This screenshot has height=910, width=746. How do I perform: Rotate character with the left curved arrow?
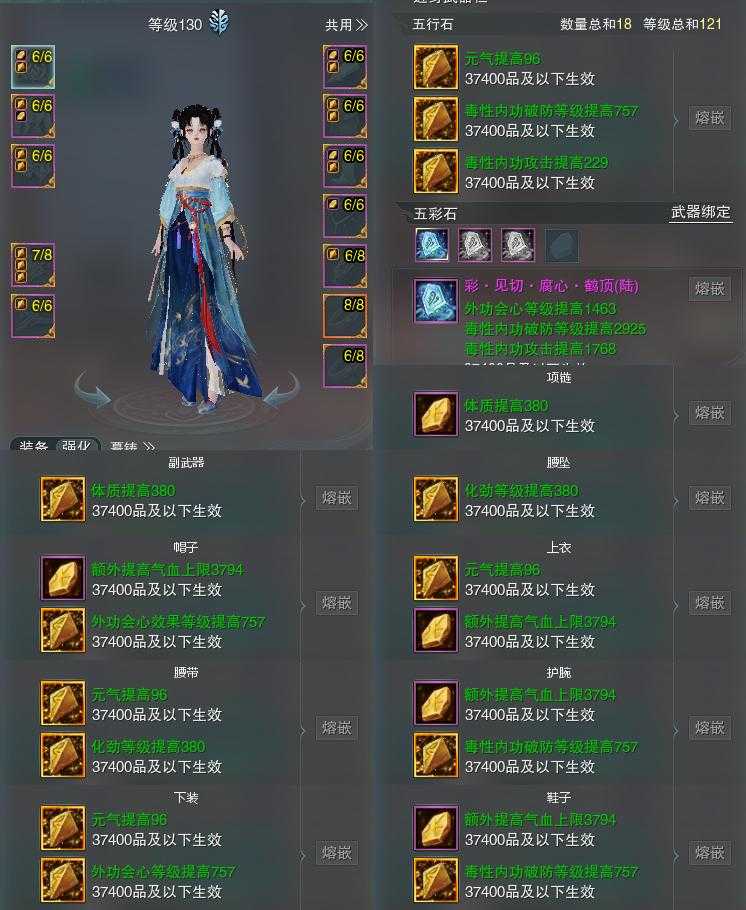point(92,391)
